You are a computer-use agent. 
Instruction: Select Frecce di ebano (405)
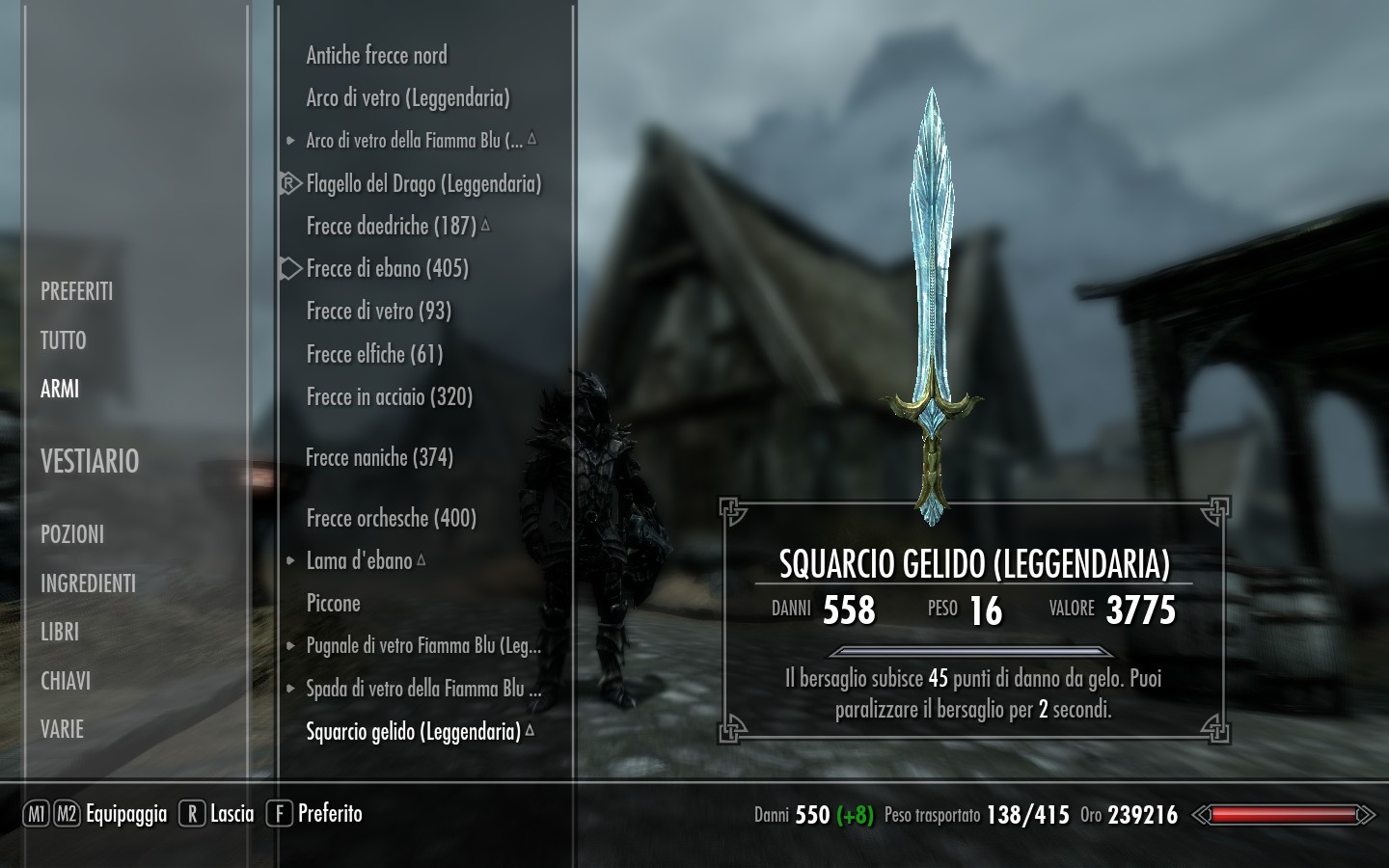pos(387,268)
